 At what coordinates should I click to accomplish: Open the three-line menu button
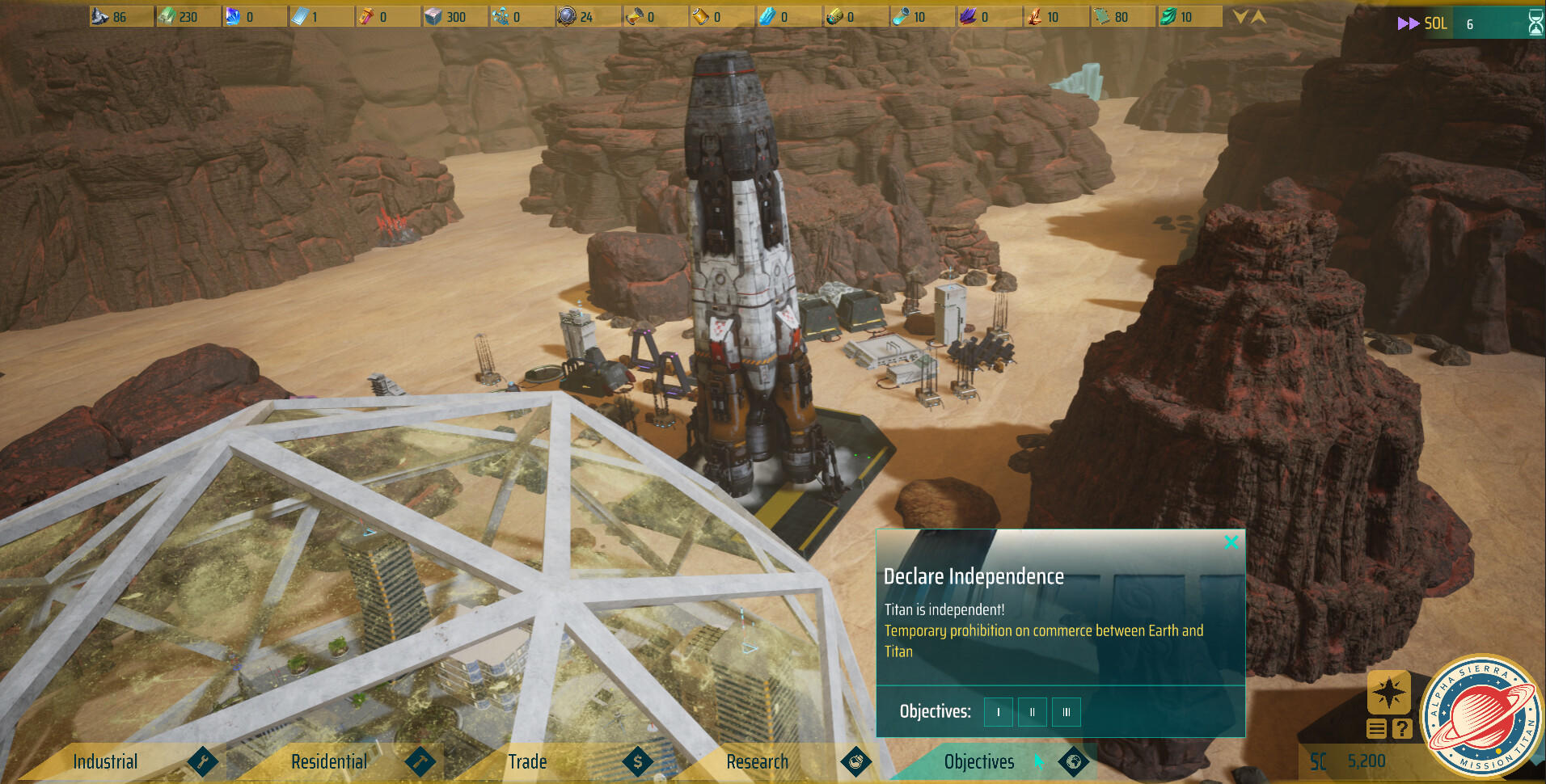tap(1377, 729)
